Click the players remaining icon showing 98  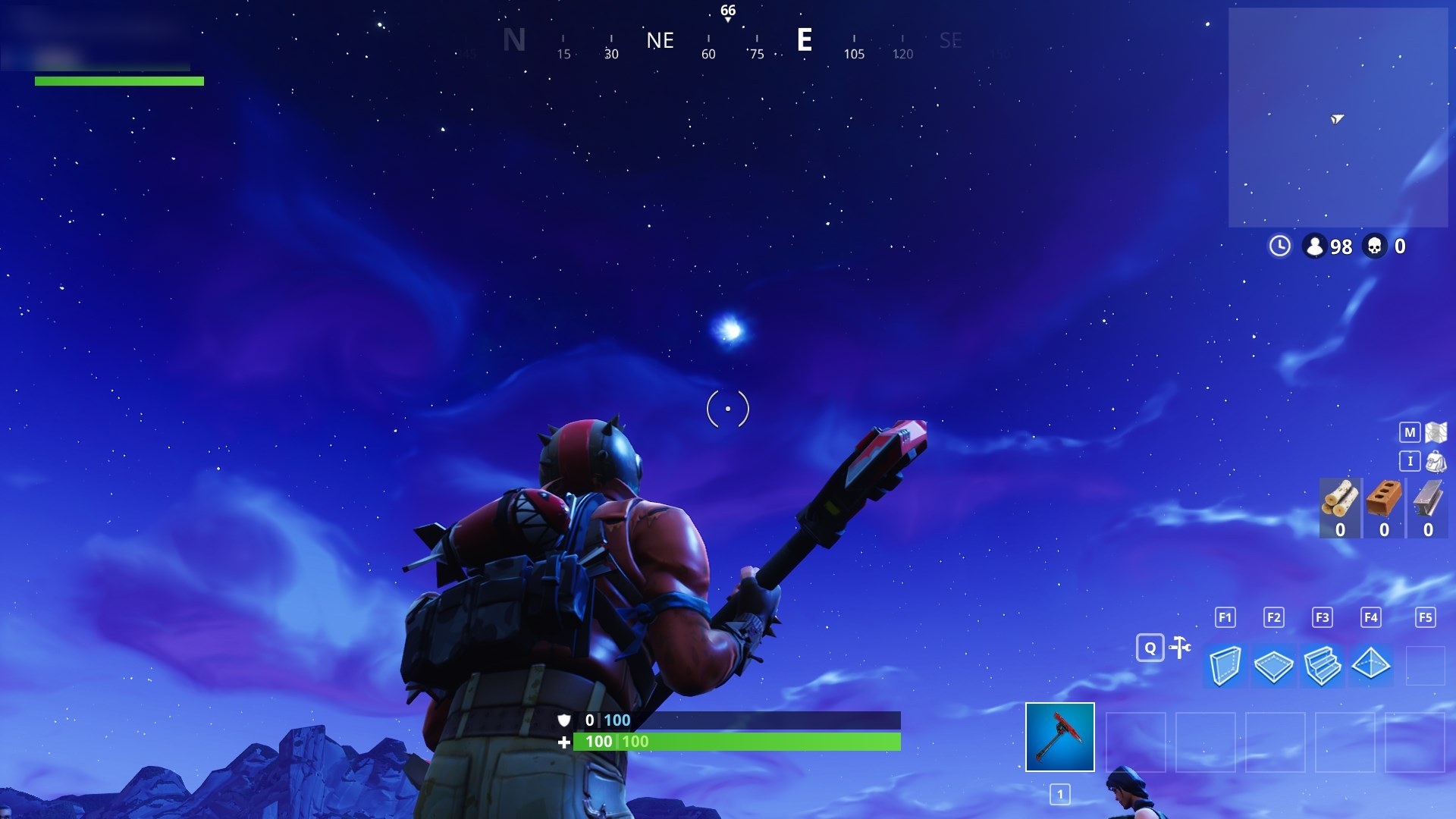pos(1314,246)
